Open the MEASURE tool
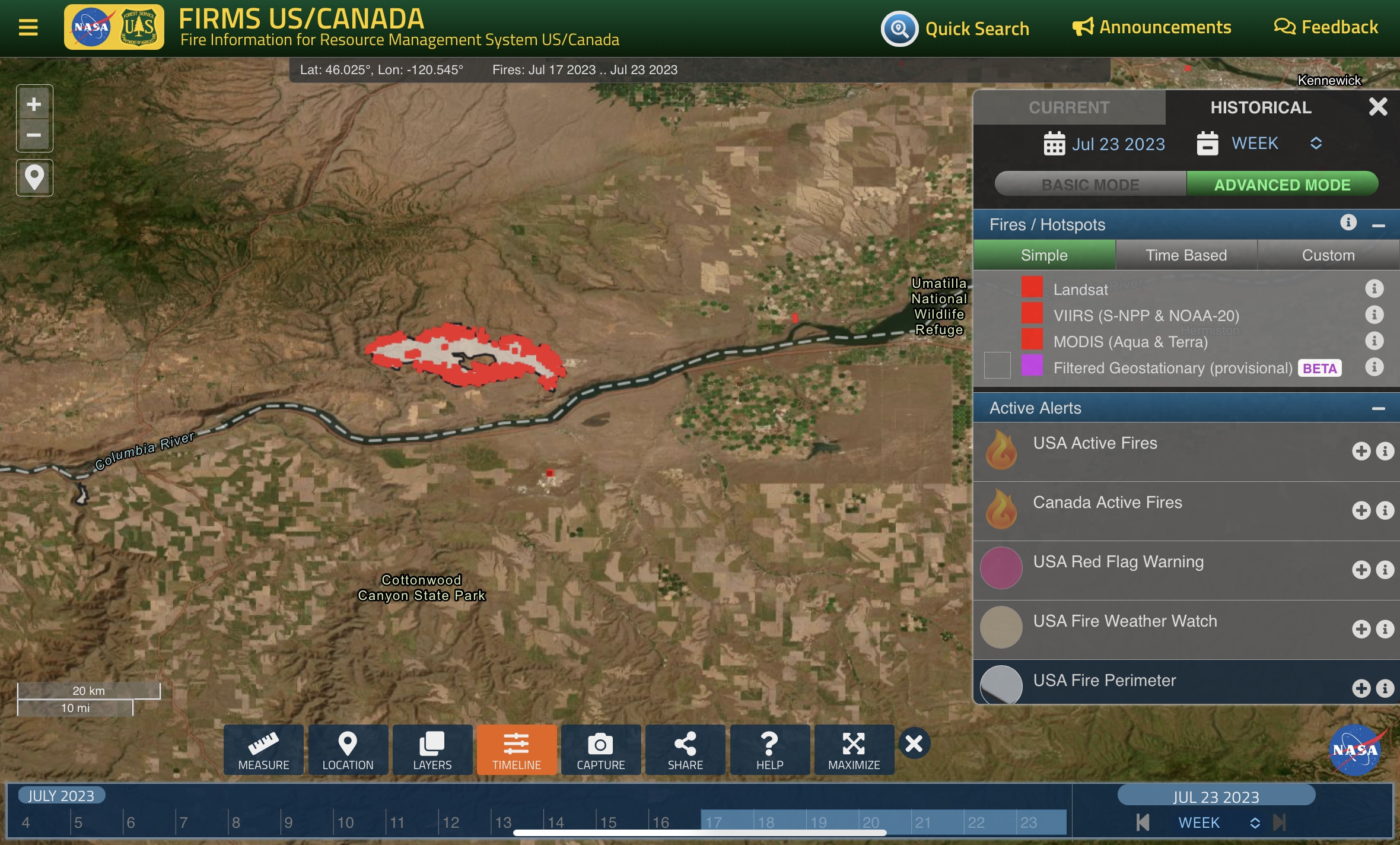 [263, 749]
